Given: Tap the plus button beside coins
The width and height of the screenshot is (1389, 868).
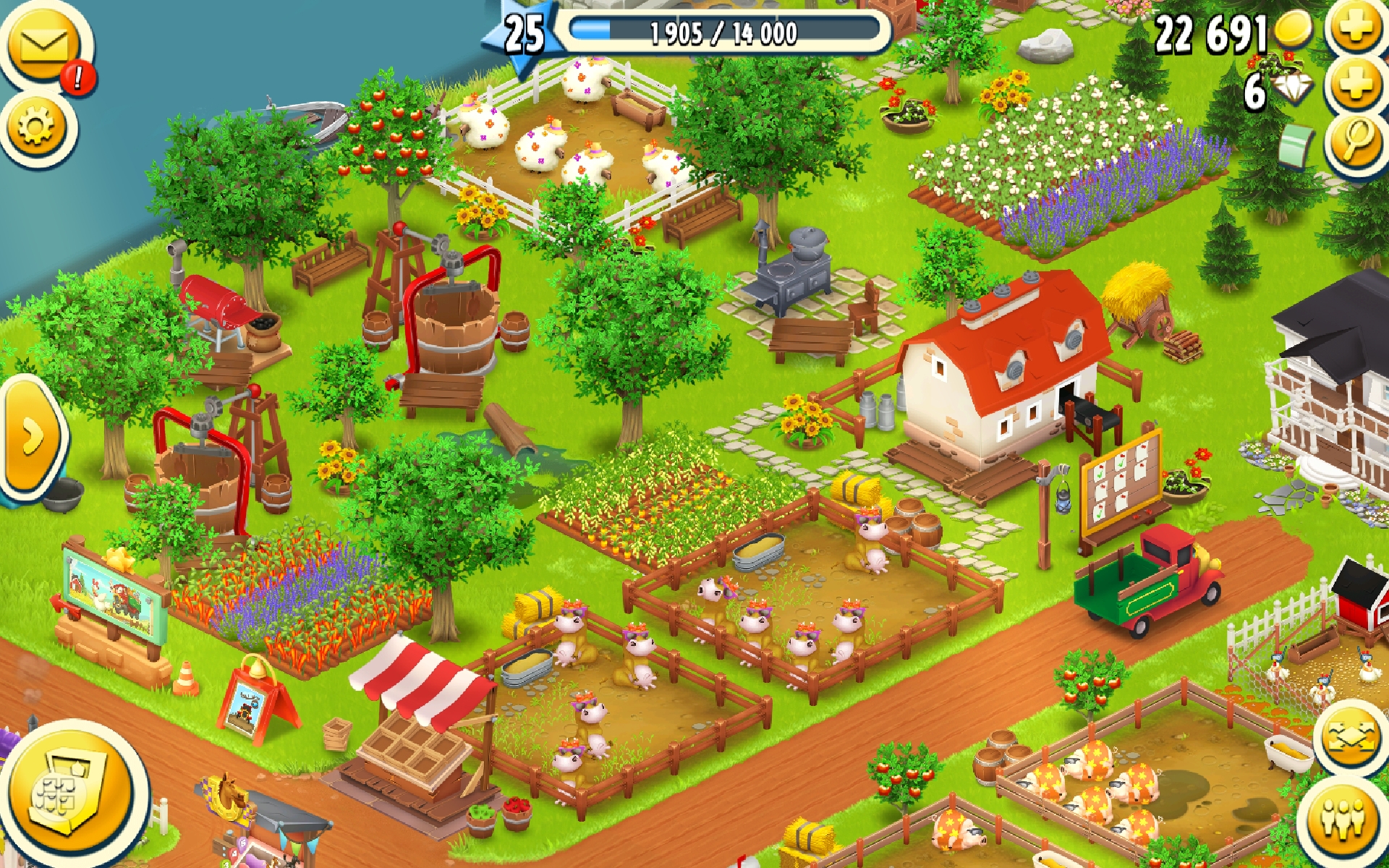Looking at the screenshot, I should pyautogui.click(x=1355, y=29).
